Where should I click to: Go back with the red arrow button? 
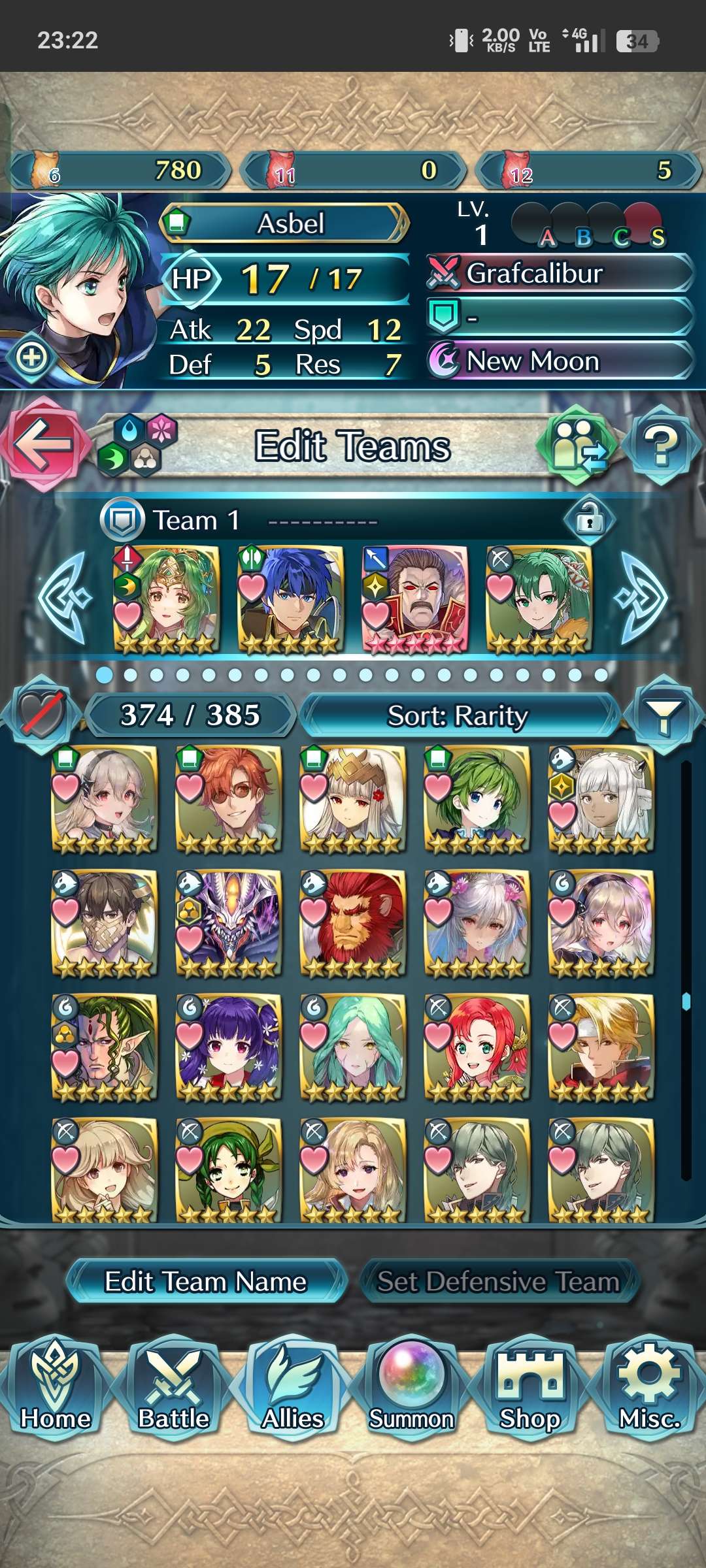43,444
